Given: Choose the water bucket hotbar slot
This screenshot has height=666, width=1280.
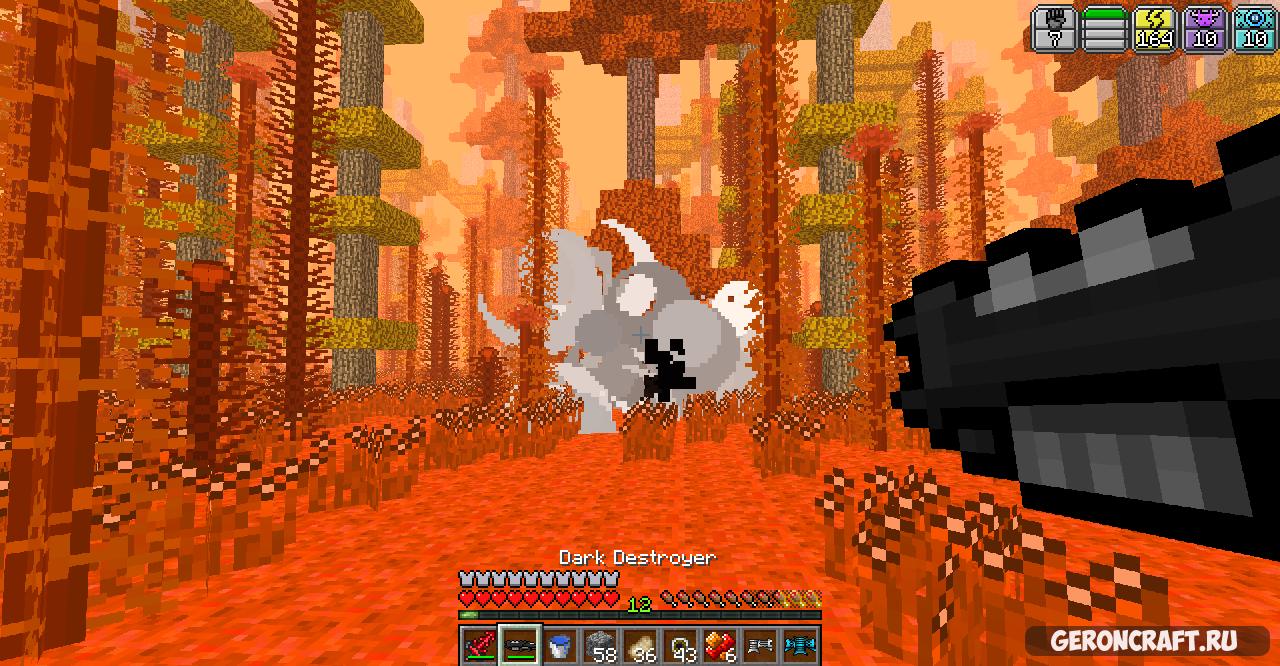Looking at the screenshot, I should point(561,646).
